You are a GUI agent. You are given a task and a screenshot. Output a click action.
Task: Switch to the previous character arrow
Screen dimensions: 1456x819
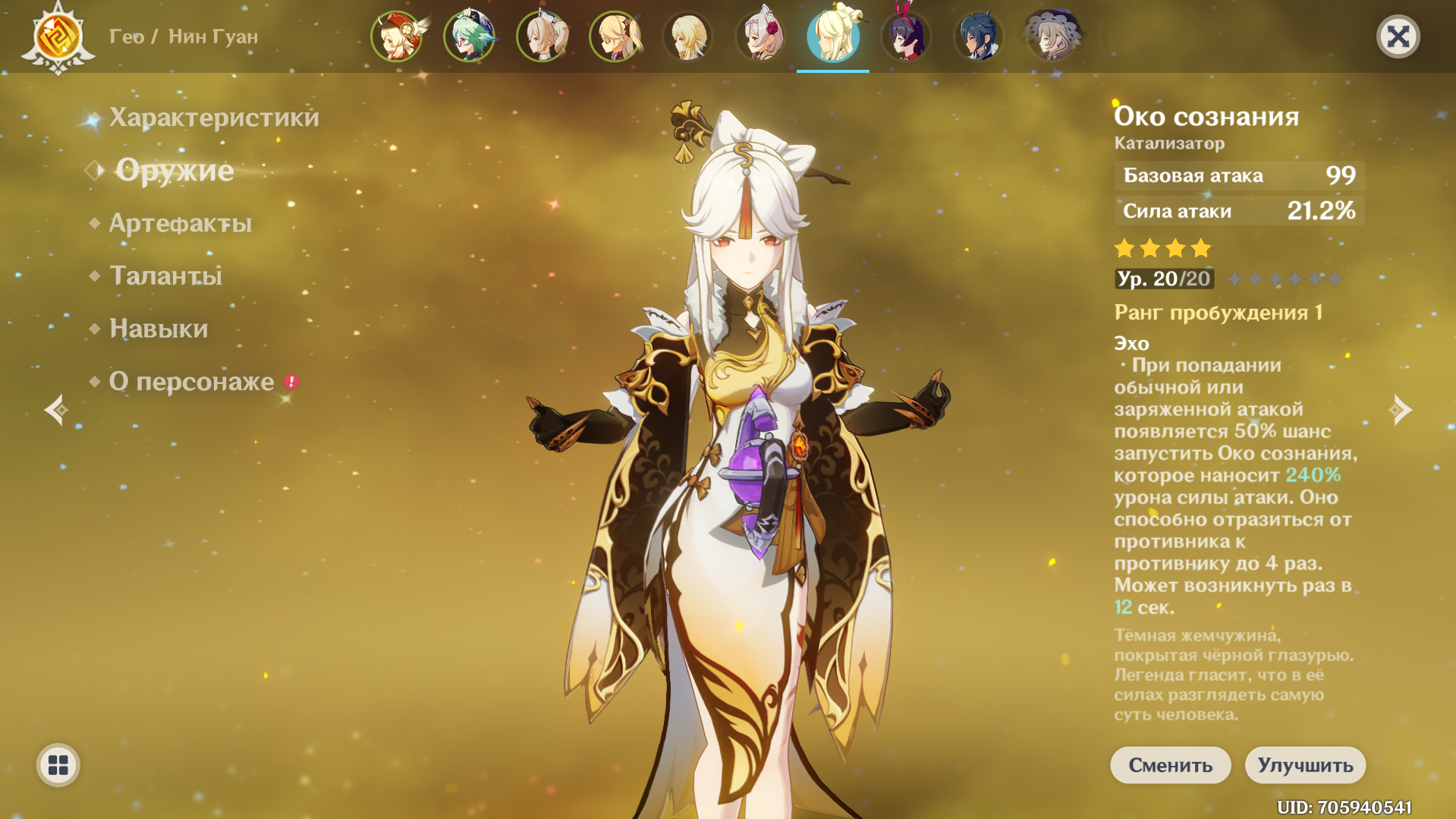[56, 410]
